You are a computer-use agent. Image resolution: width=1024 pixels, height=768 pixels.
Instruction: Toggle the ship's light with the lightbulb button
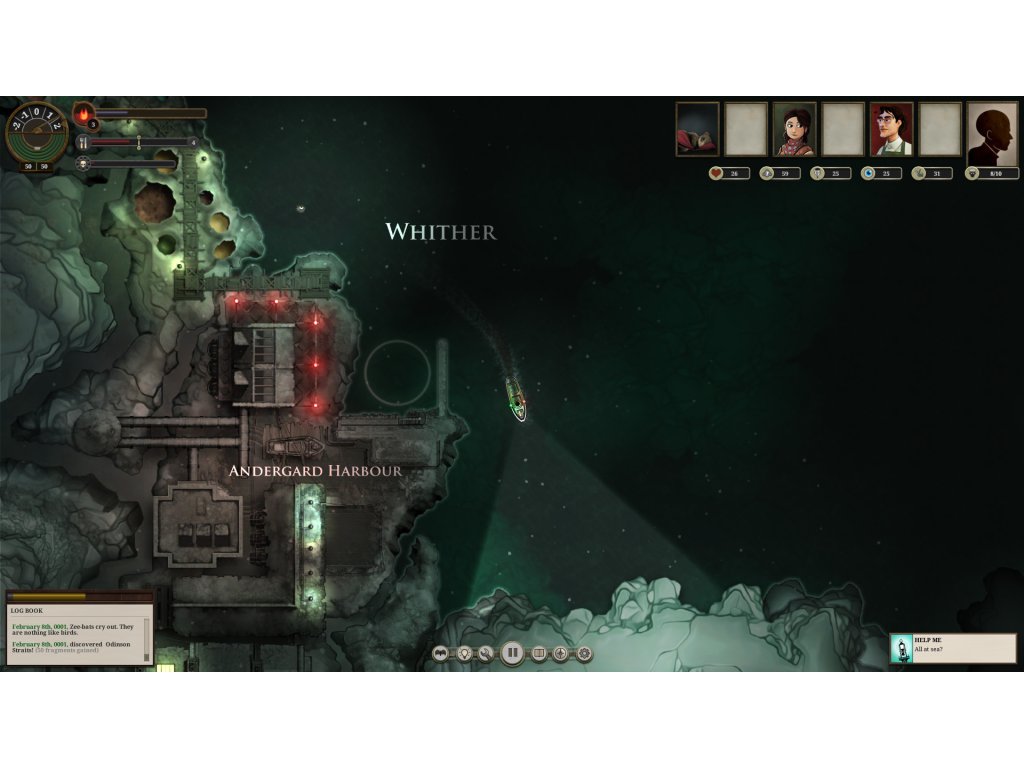464,654
